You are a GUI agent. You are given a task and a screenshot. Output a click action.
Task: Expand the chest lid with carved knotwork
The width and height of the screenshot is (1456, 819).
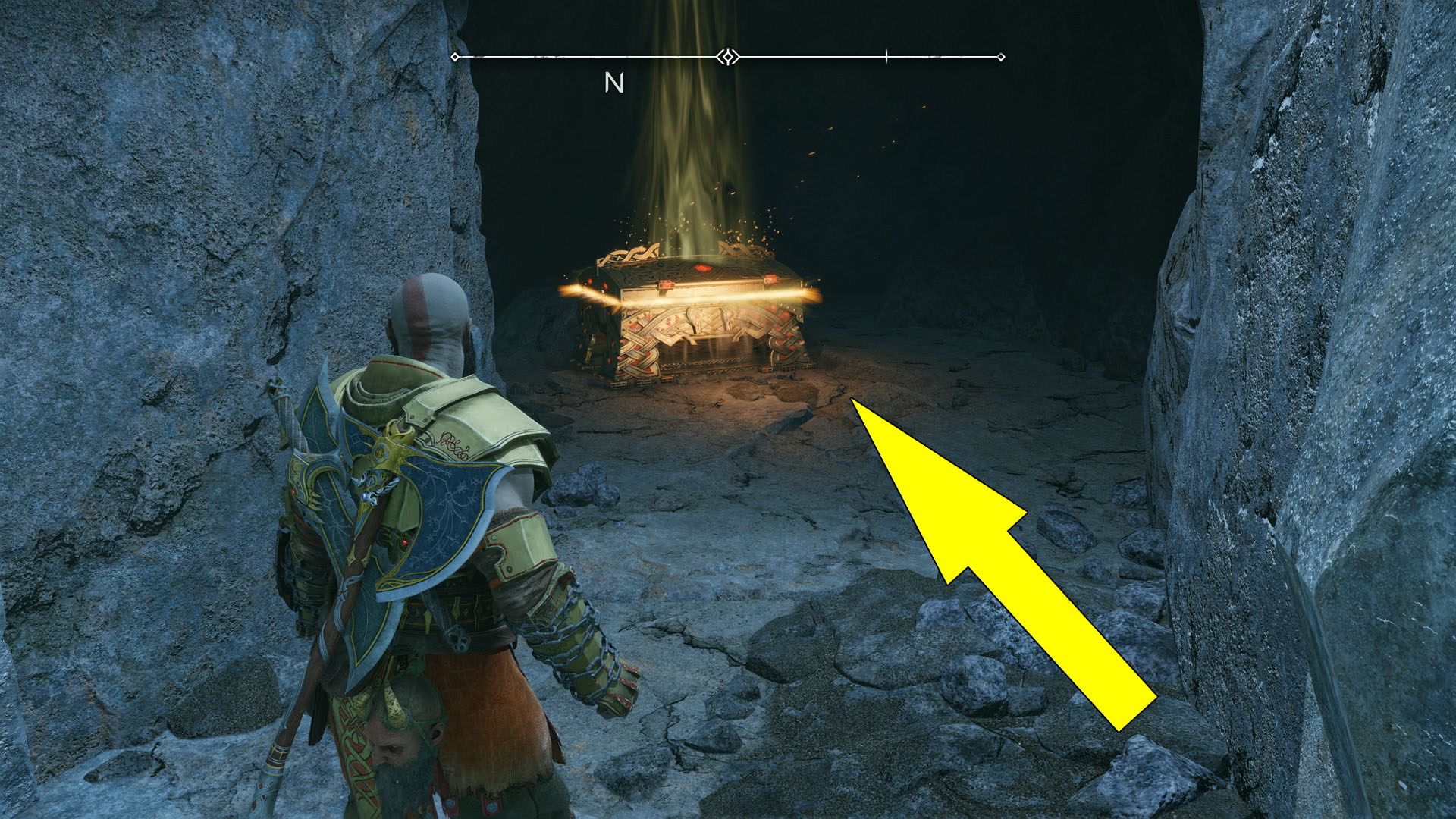[x=682, y=262]
